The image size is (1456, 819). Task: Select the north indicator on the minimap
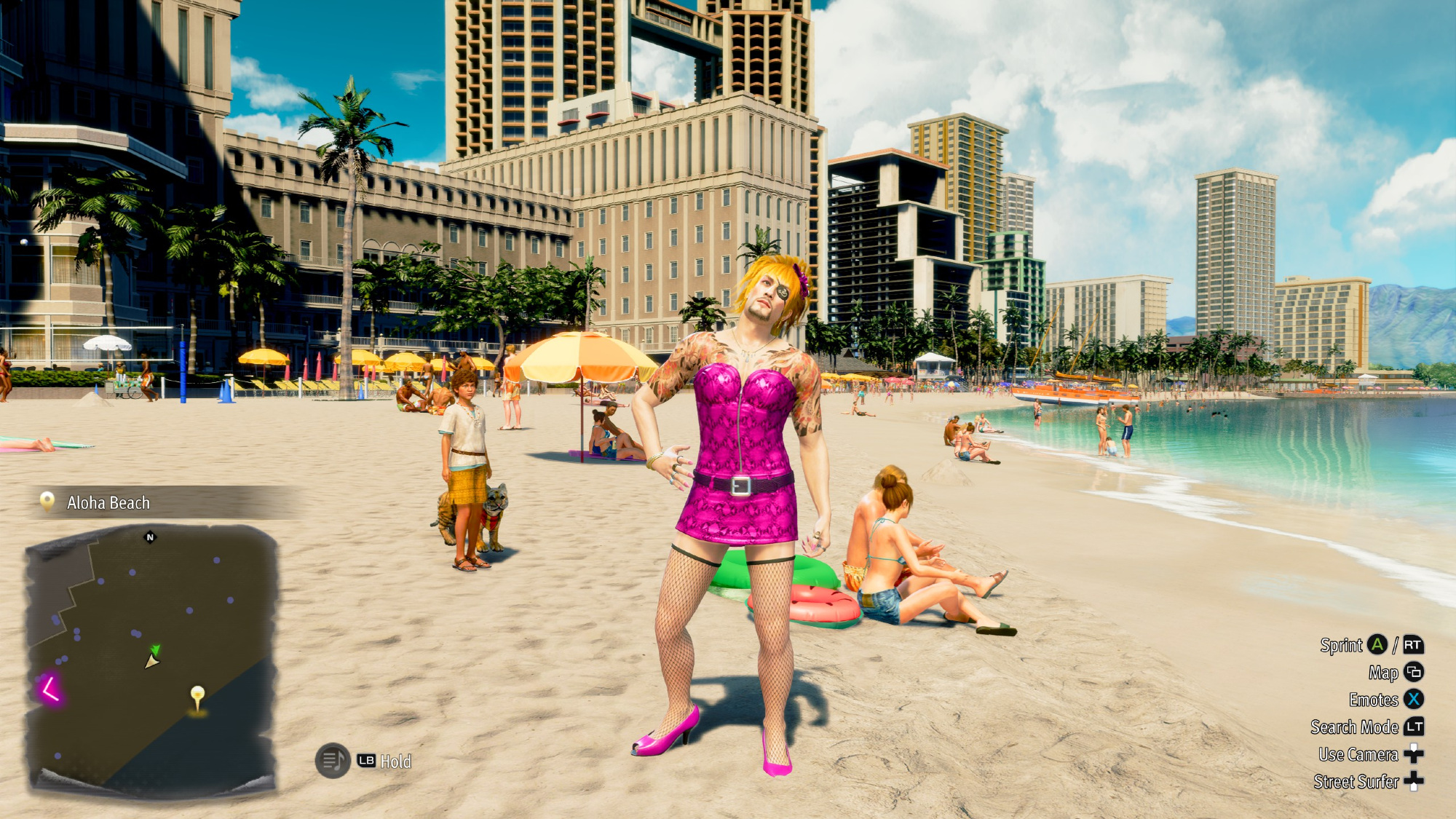tap(150, 538)
